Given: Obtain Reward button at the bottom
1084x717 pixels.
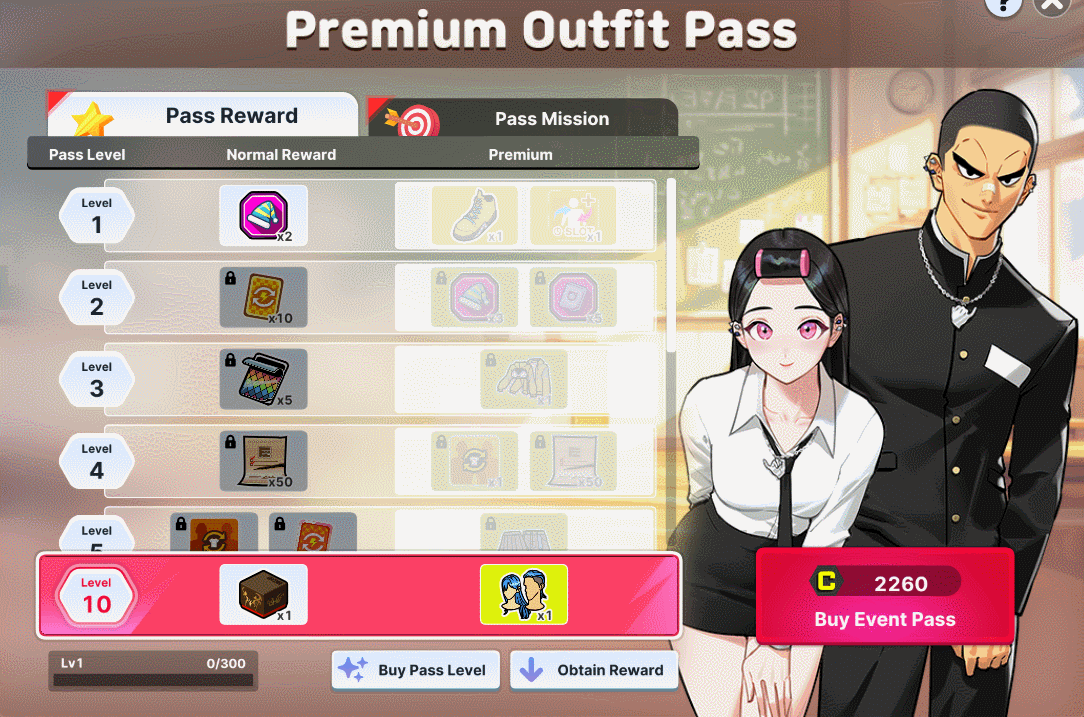Looking at the screenshot, I should (594, 670).
